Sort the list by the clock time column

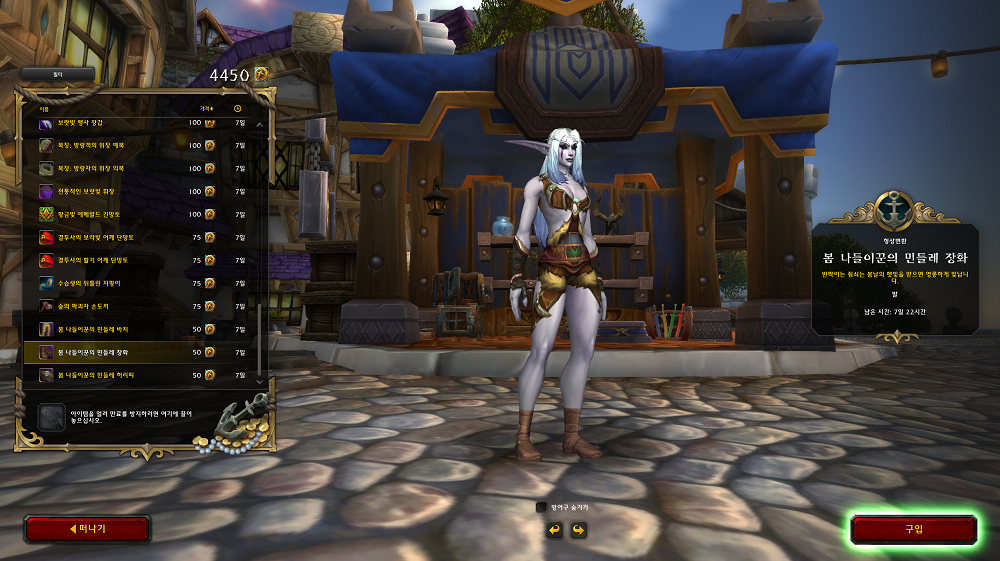tap(238, 108)
